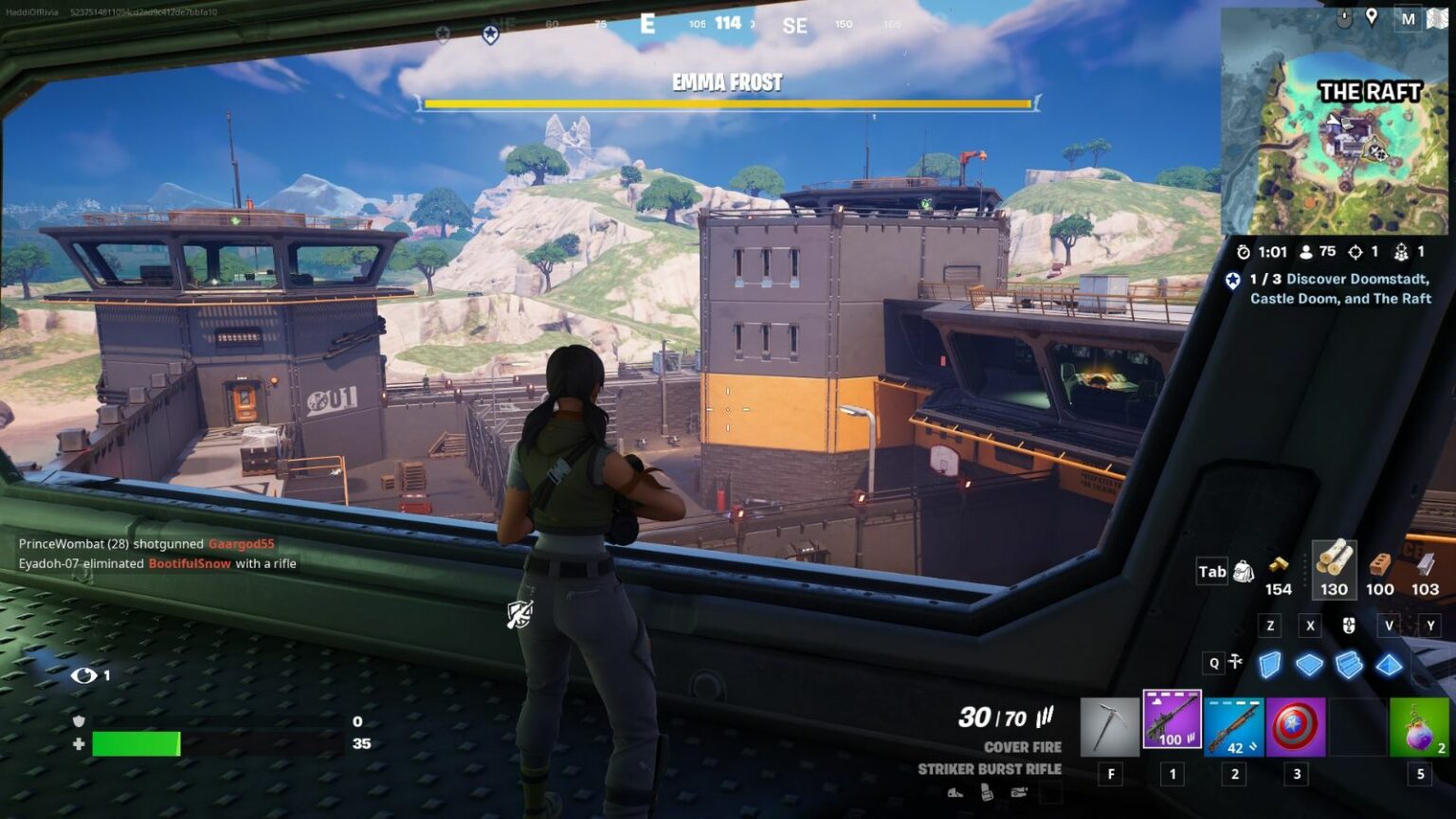Click the map marker pin icon
This screenshot has width=1456, height=819.
click(x=1371, y=17)
